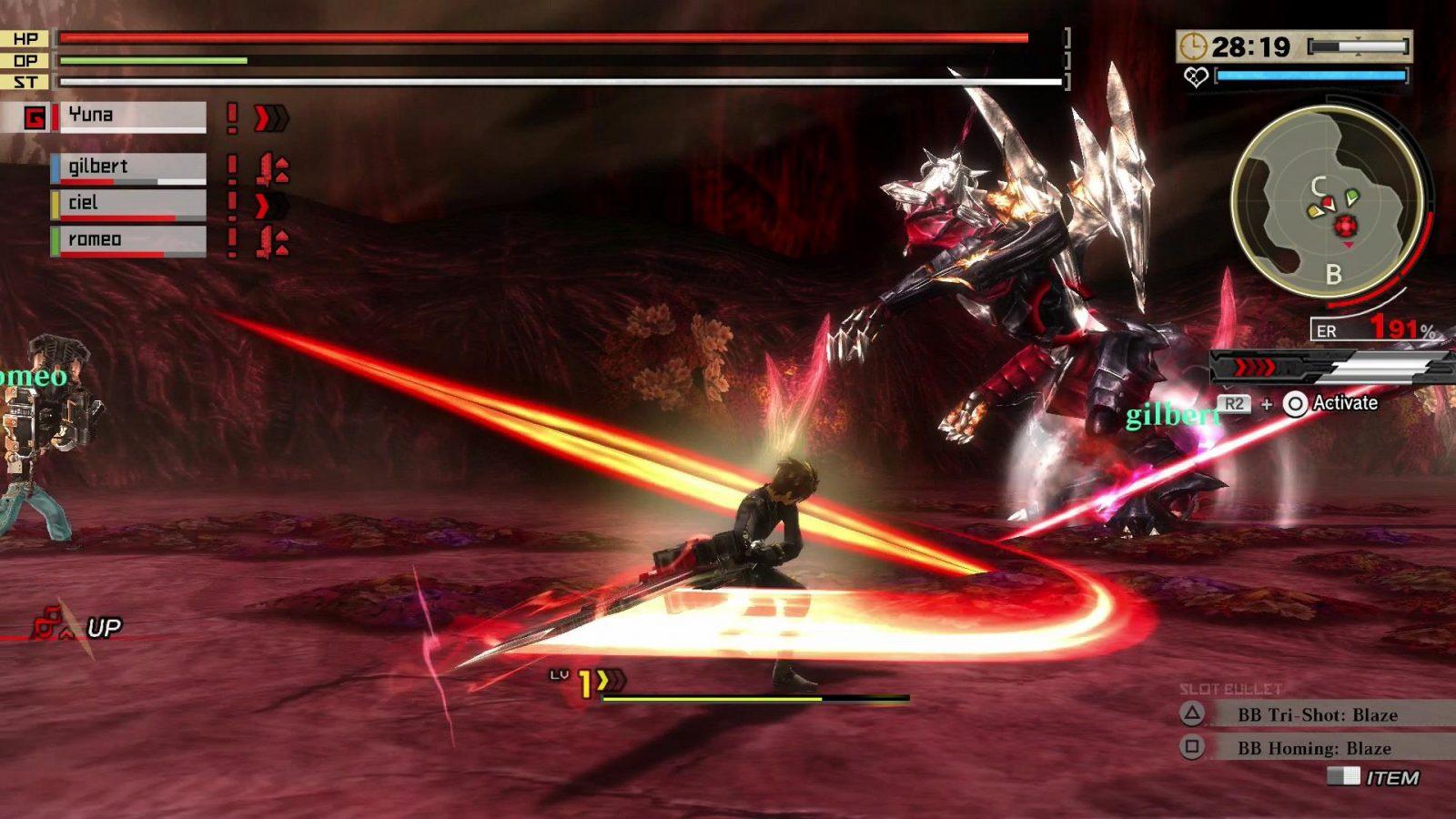Select gilbert in the party list
The image size is (1456, 819).
(x=128, y=167)
